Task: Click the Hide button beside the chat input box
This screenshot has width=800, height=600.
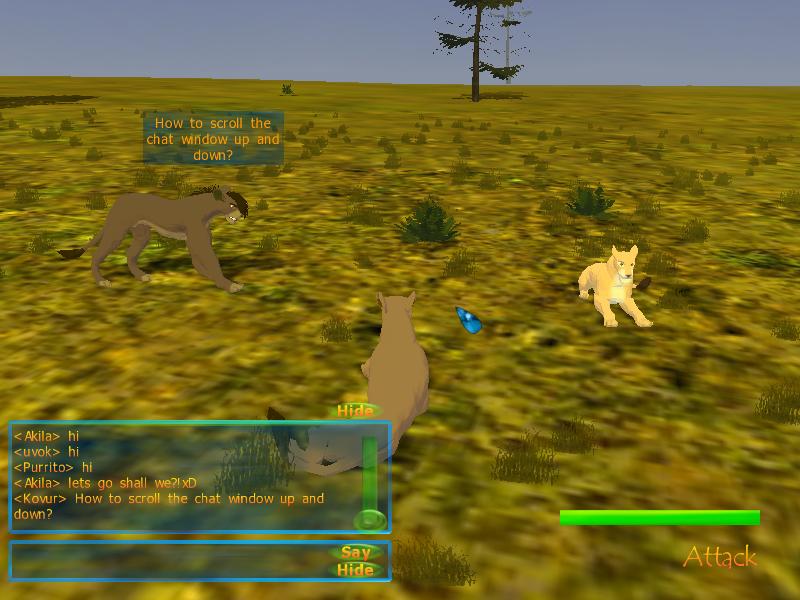Action: (x=356, y=570)
